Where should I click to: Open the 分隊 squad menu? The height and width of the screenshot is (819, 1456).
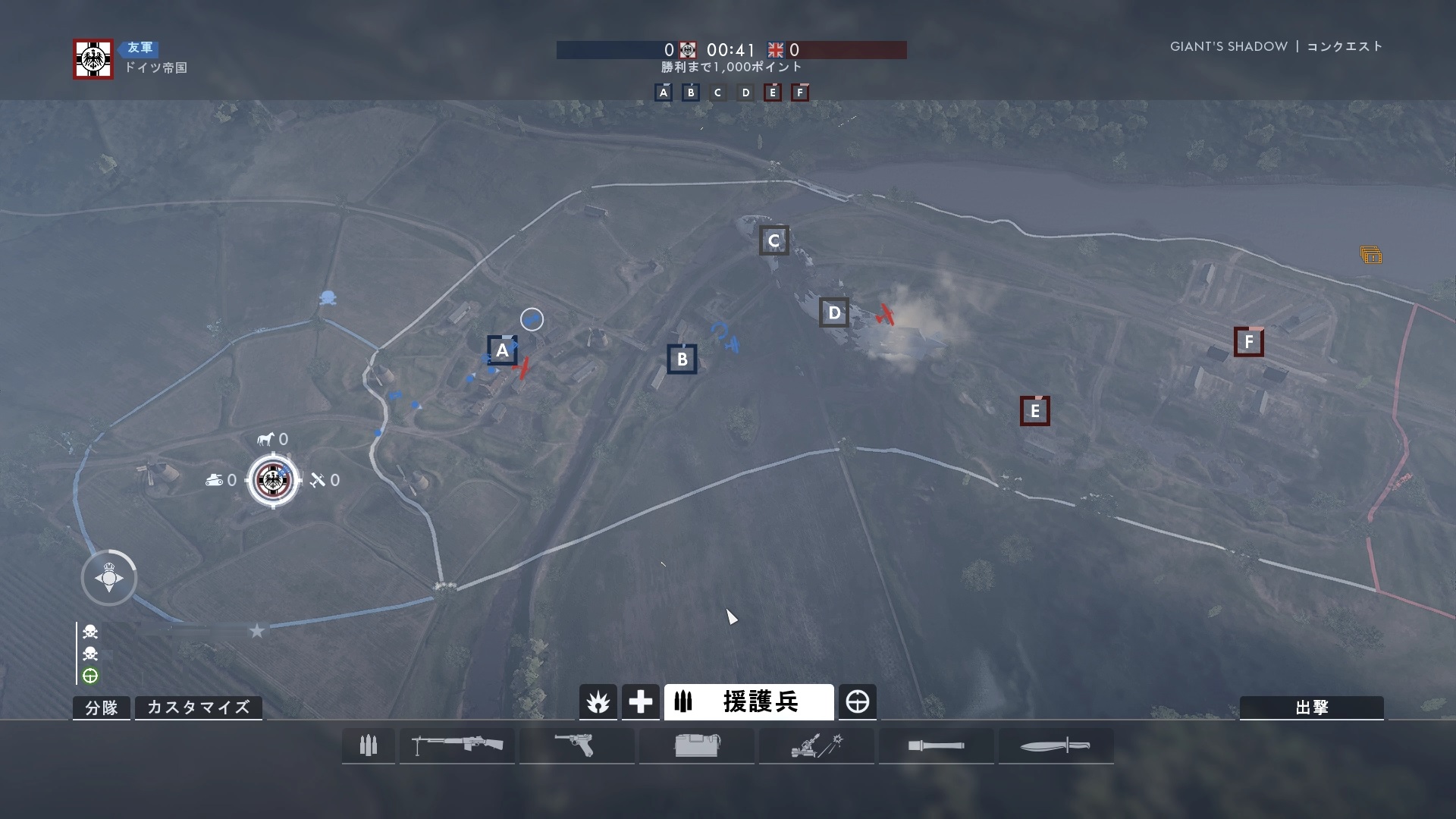click(x=102, y=708)
